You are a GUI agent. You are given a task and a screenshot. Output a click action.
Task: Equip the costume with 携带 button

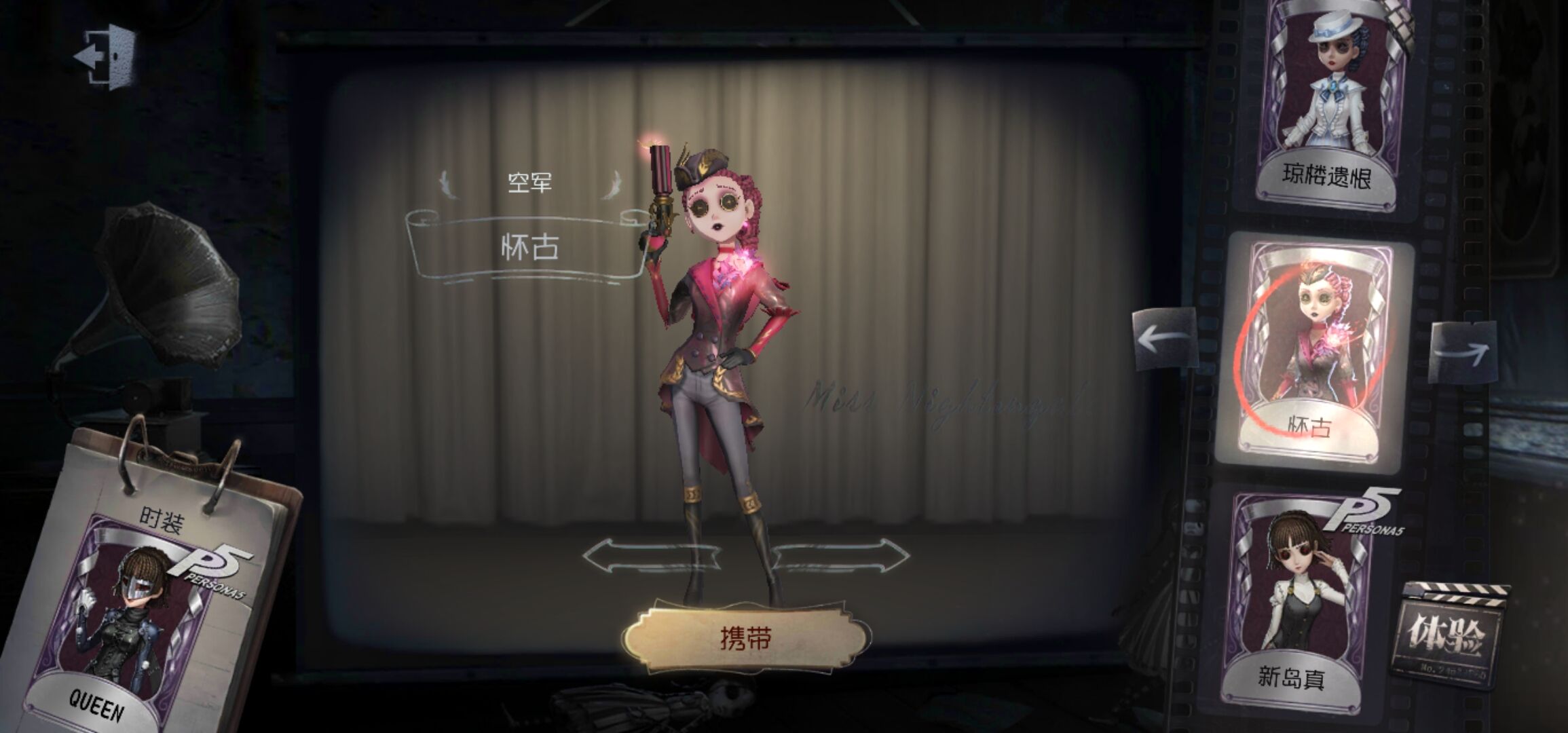pyautogui.click(x=745, y=639)
